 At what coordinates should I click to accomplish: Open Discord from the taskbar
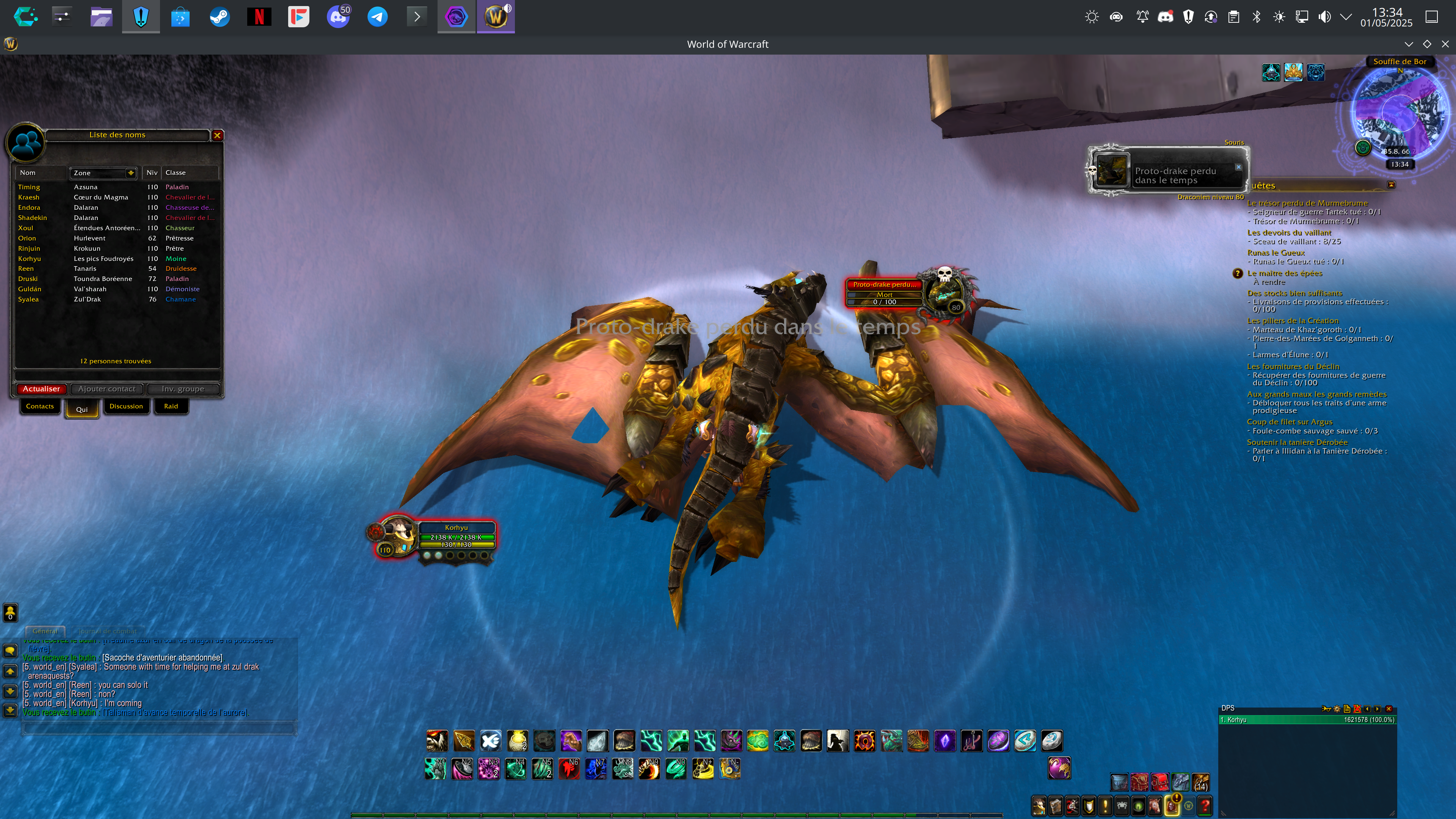[338, 17]
